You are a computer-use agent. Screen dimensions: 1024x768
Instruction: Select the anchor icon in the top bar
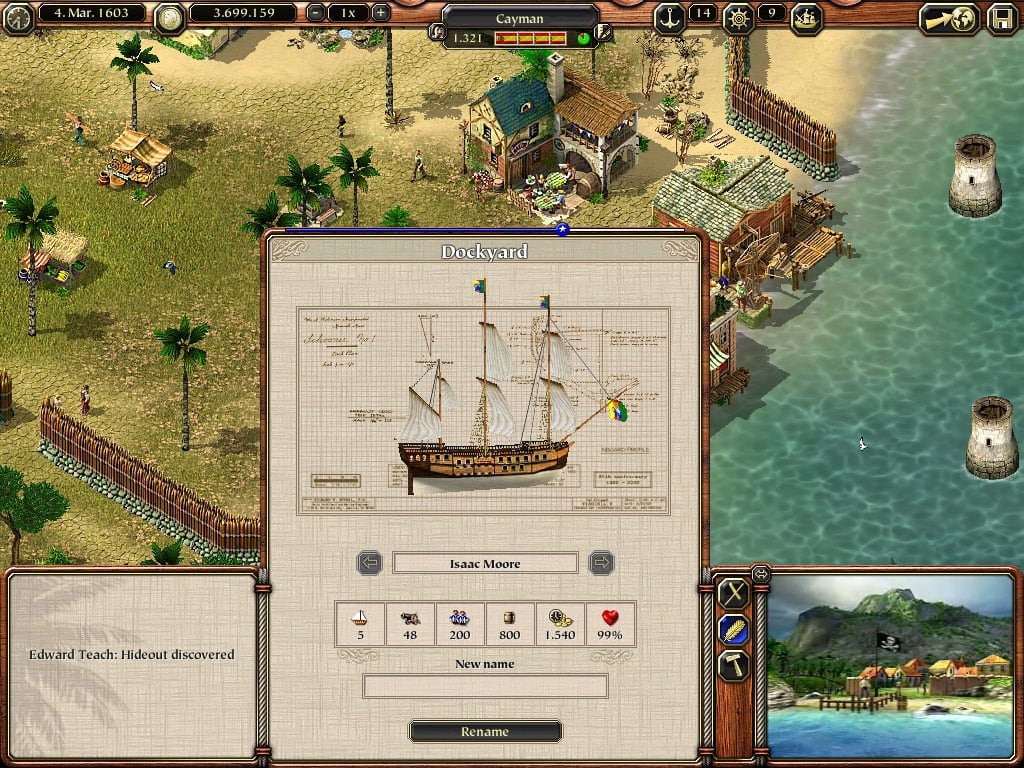(x=669, y=16)
